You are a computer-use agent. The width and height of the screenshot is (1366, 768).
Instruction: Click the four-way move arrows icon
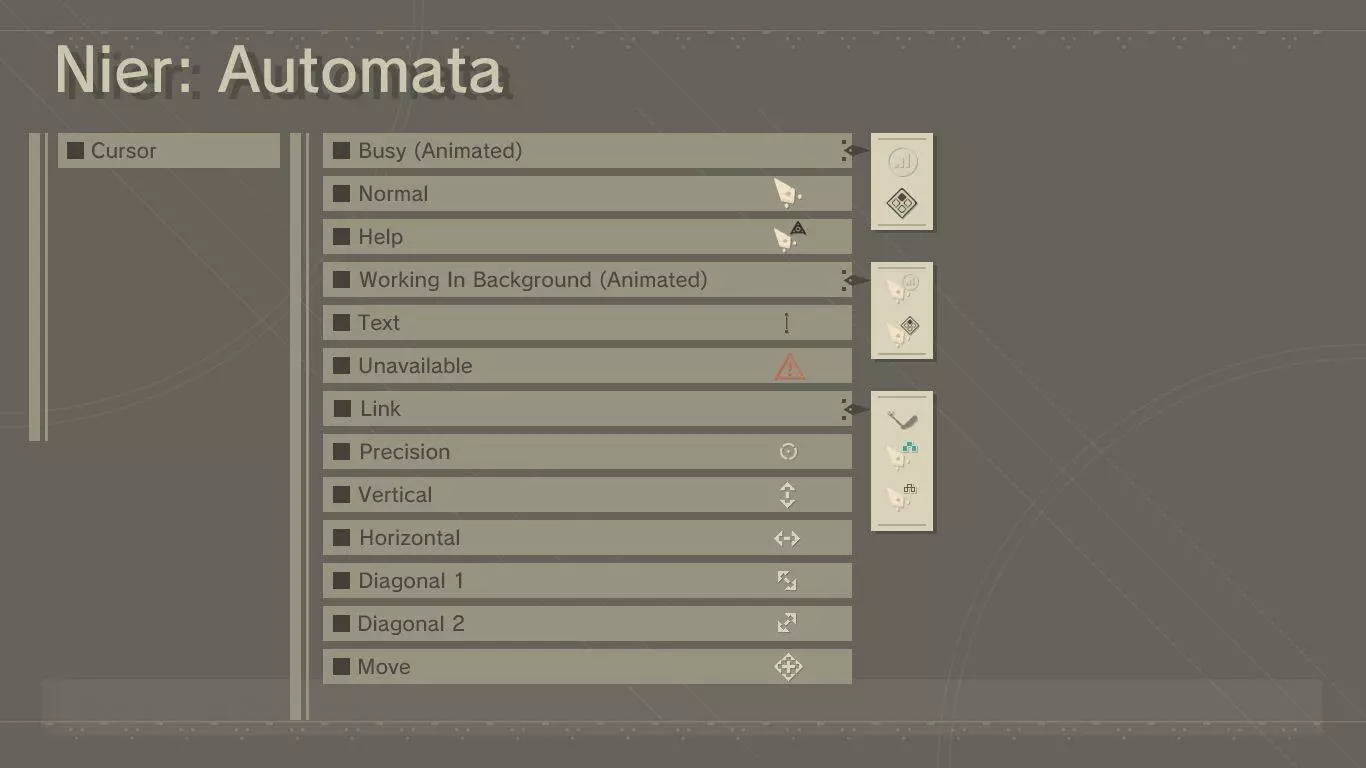788,667
